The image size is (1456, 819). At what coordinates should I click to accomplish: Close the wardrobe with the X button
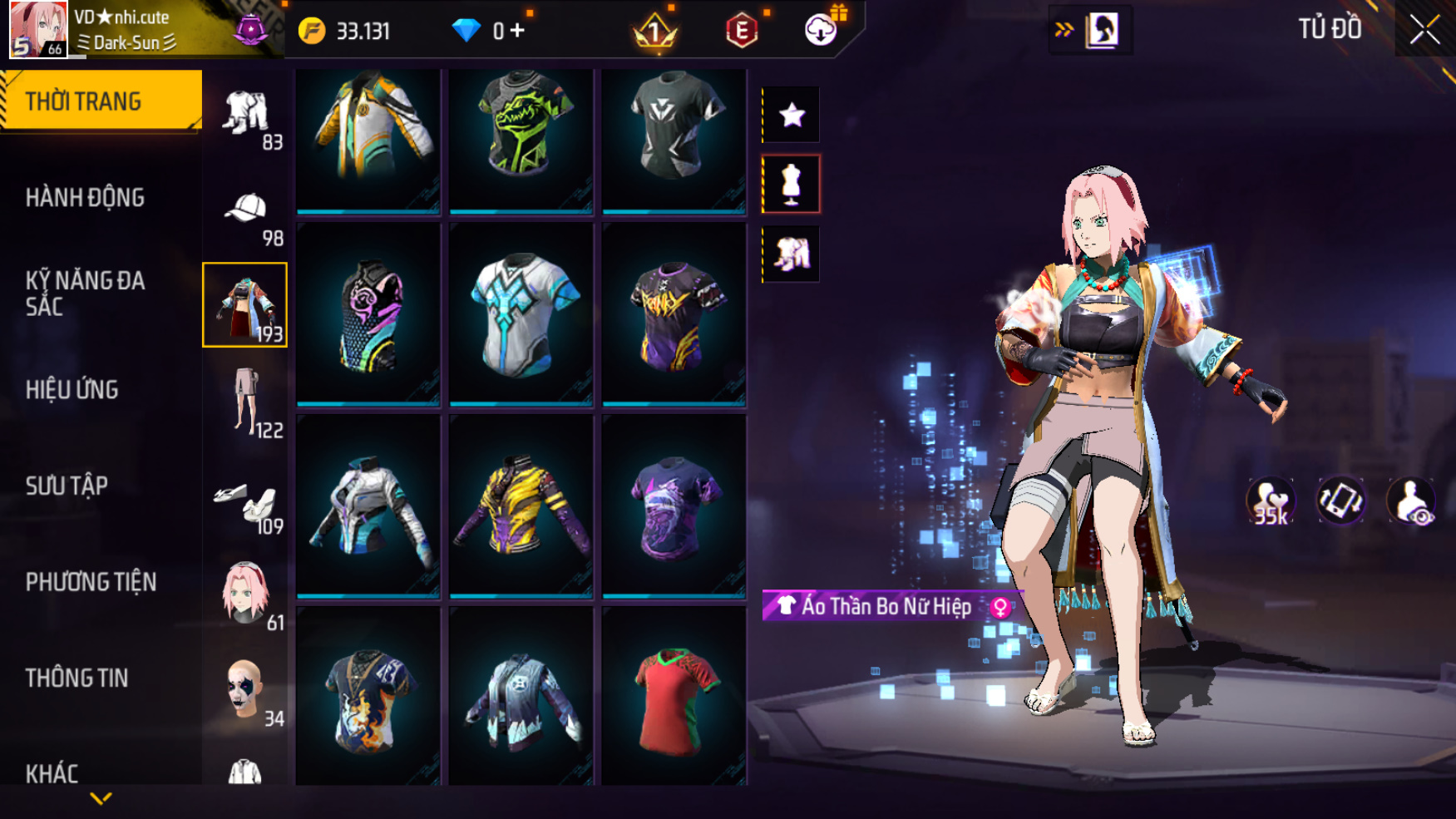click(1424, 30)
